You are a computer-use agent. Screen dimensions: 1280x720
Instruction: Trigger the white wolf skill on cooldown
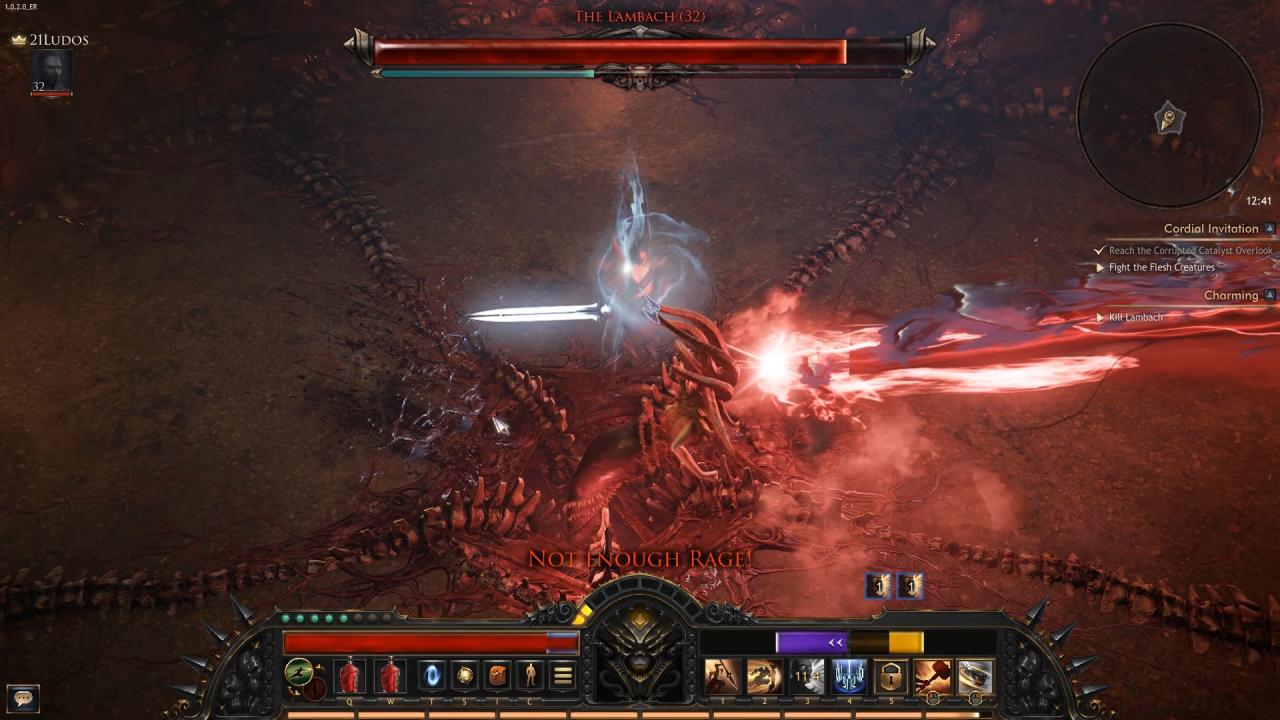coord(807,677)
